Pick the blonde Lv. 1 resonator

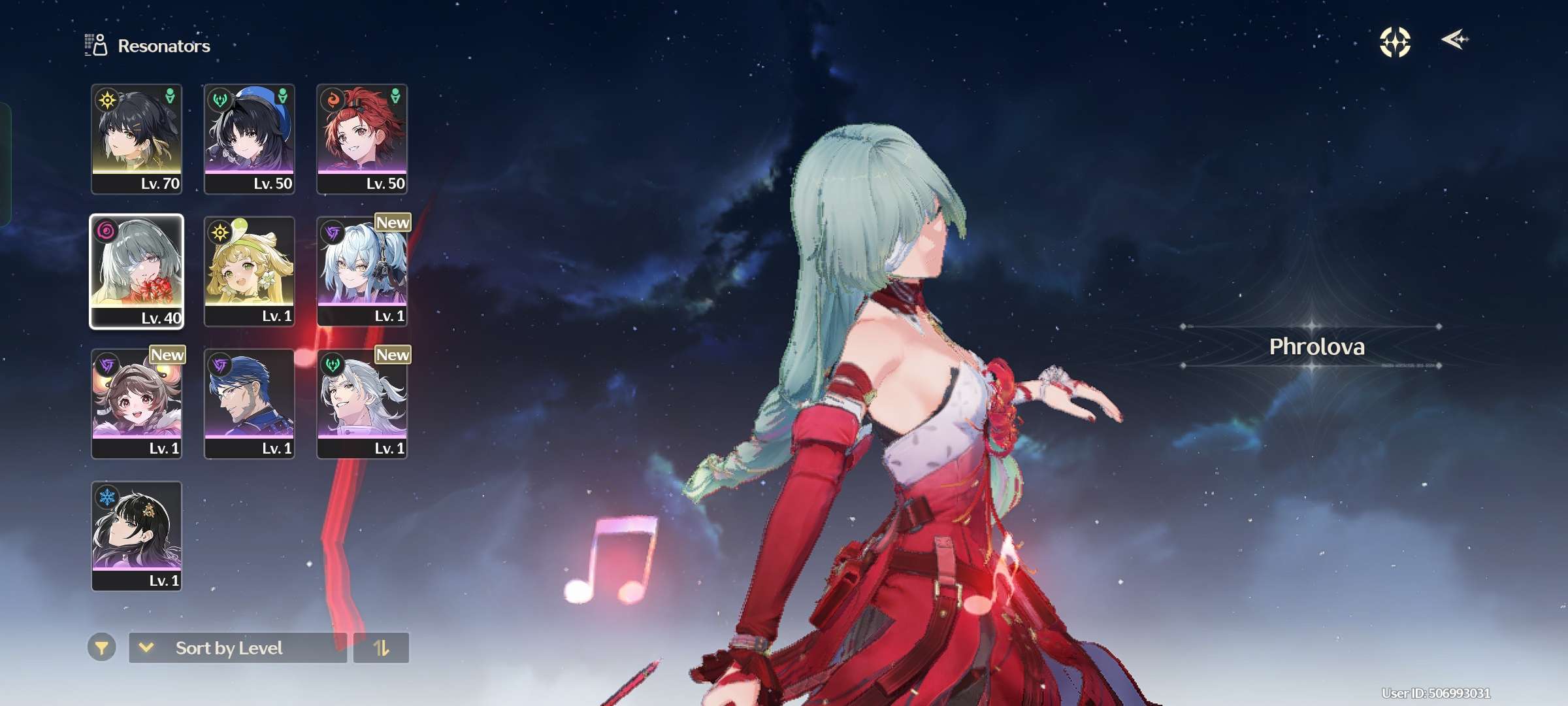coord(249,271)
